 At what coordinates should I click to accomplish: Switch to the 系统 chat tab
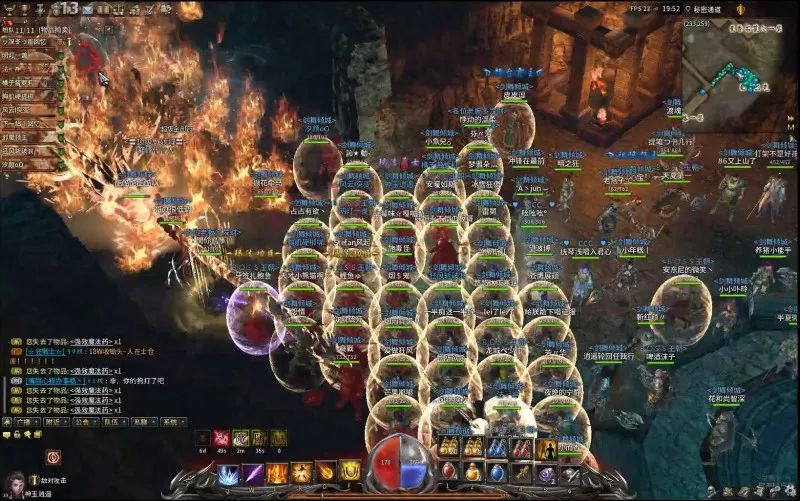coord(170,422)
